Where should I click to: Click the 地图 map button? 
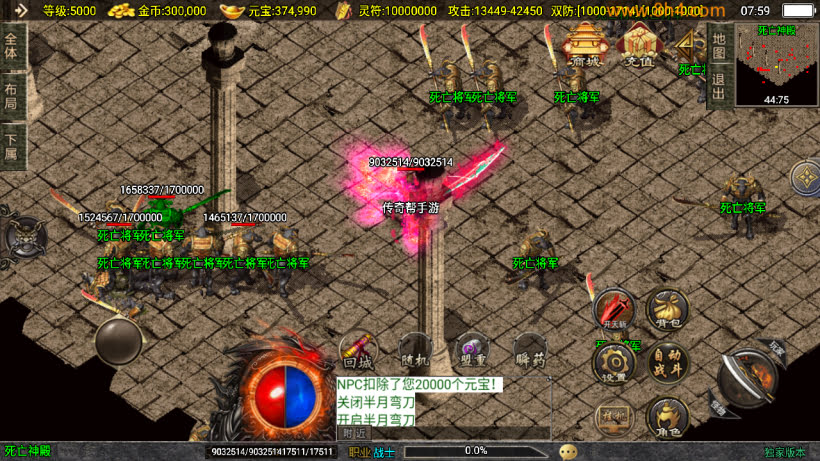pyautogui.click(x=718, y=46)
